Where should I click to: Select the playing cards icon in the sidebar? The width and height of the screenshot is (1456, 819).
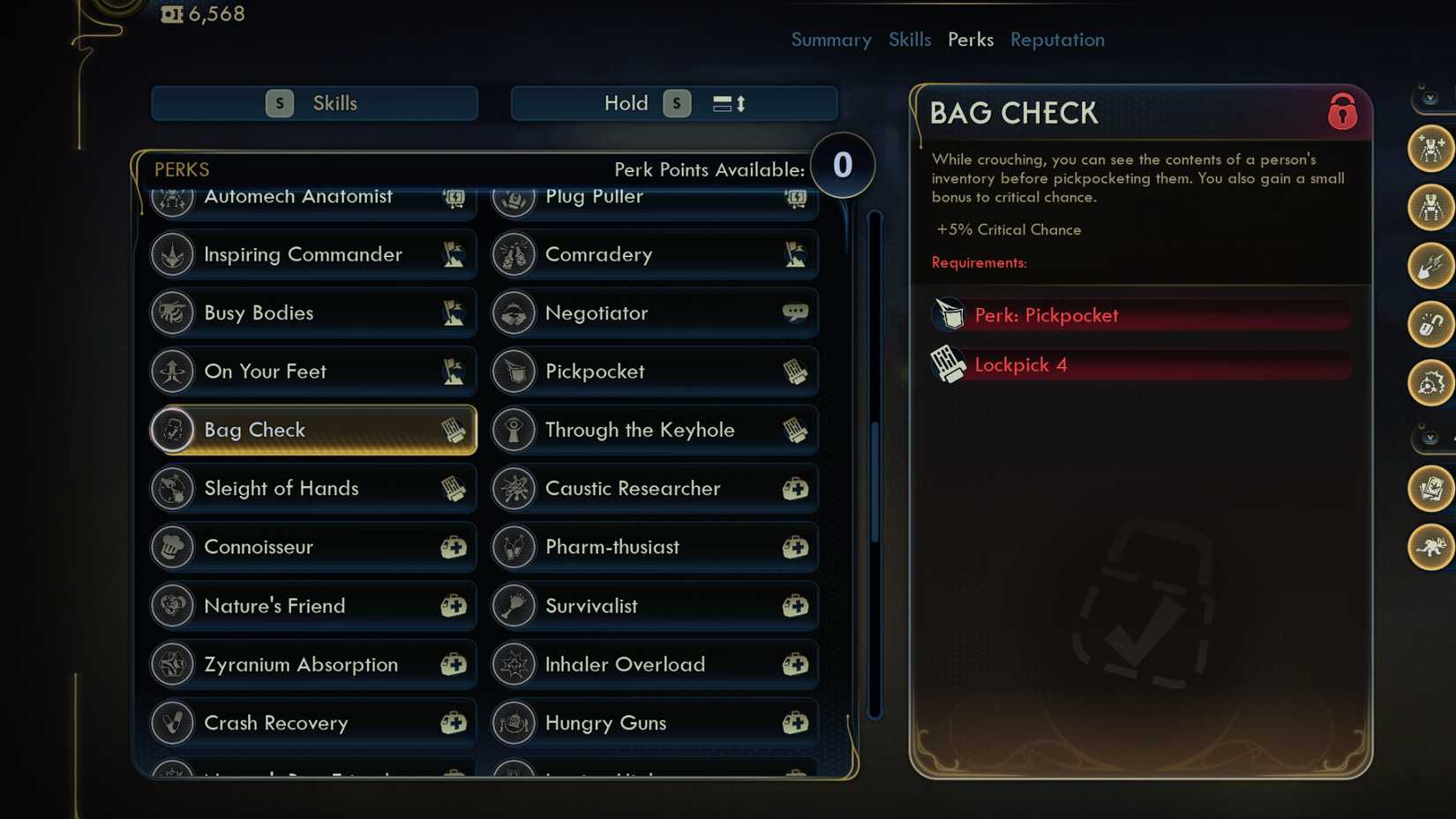click(x=1432, y=491)
